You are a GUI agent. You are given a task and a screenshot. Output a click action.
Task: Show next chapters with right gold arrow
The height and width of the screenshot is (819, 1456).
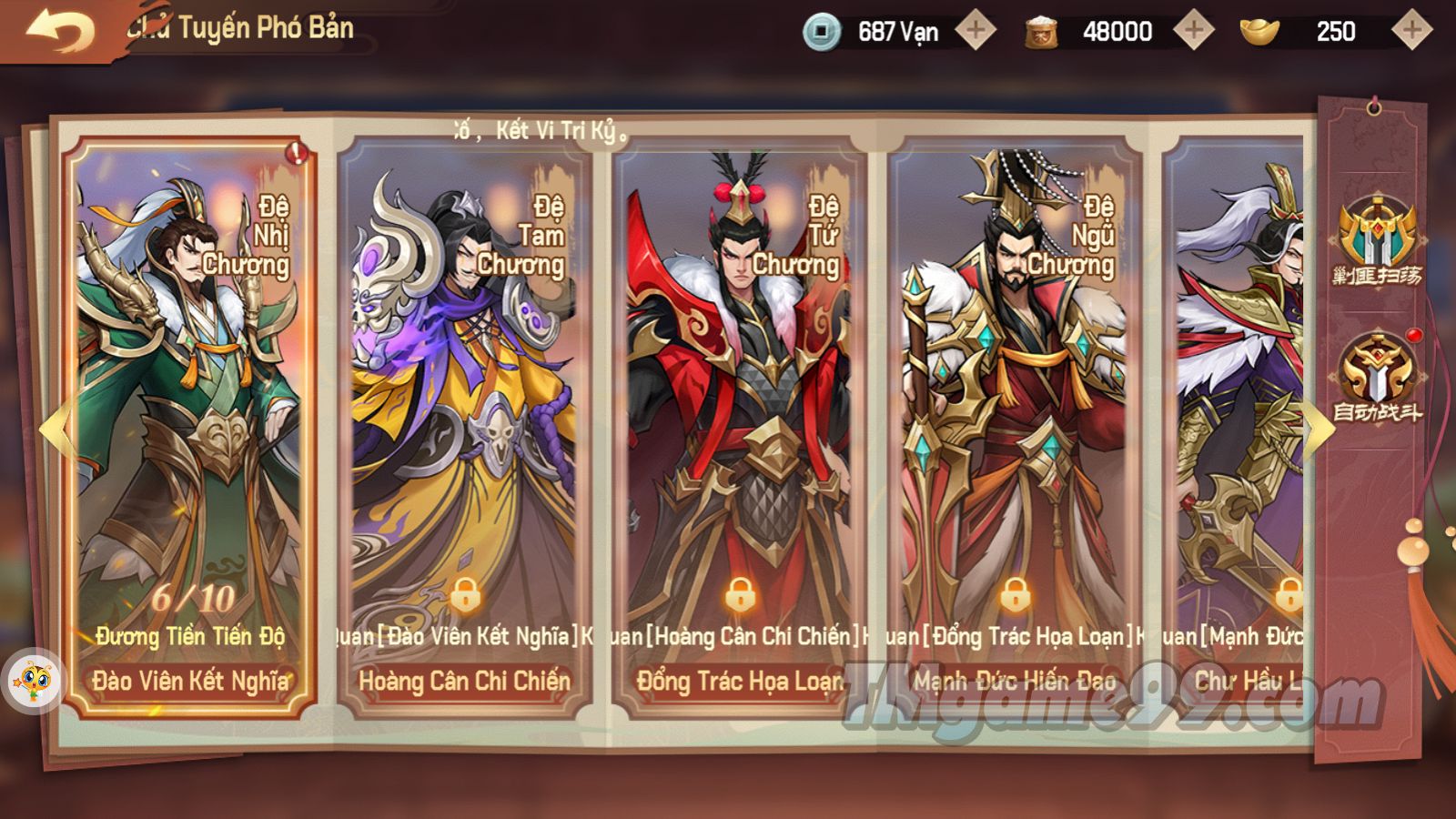pyautogui.click(x=1317, y=428)
